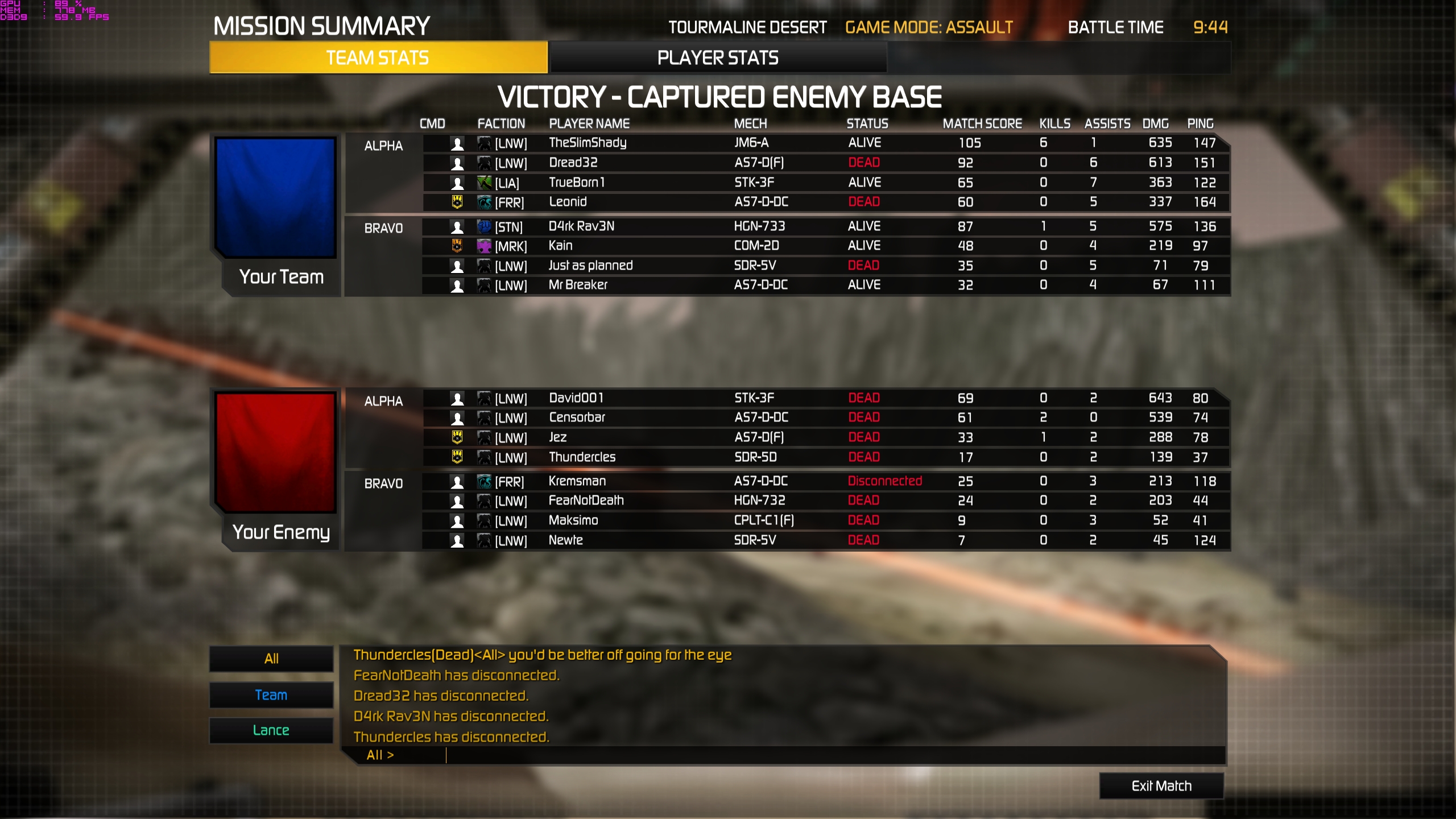Select Dread32 in the player list

(573, 163)
